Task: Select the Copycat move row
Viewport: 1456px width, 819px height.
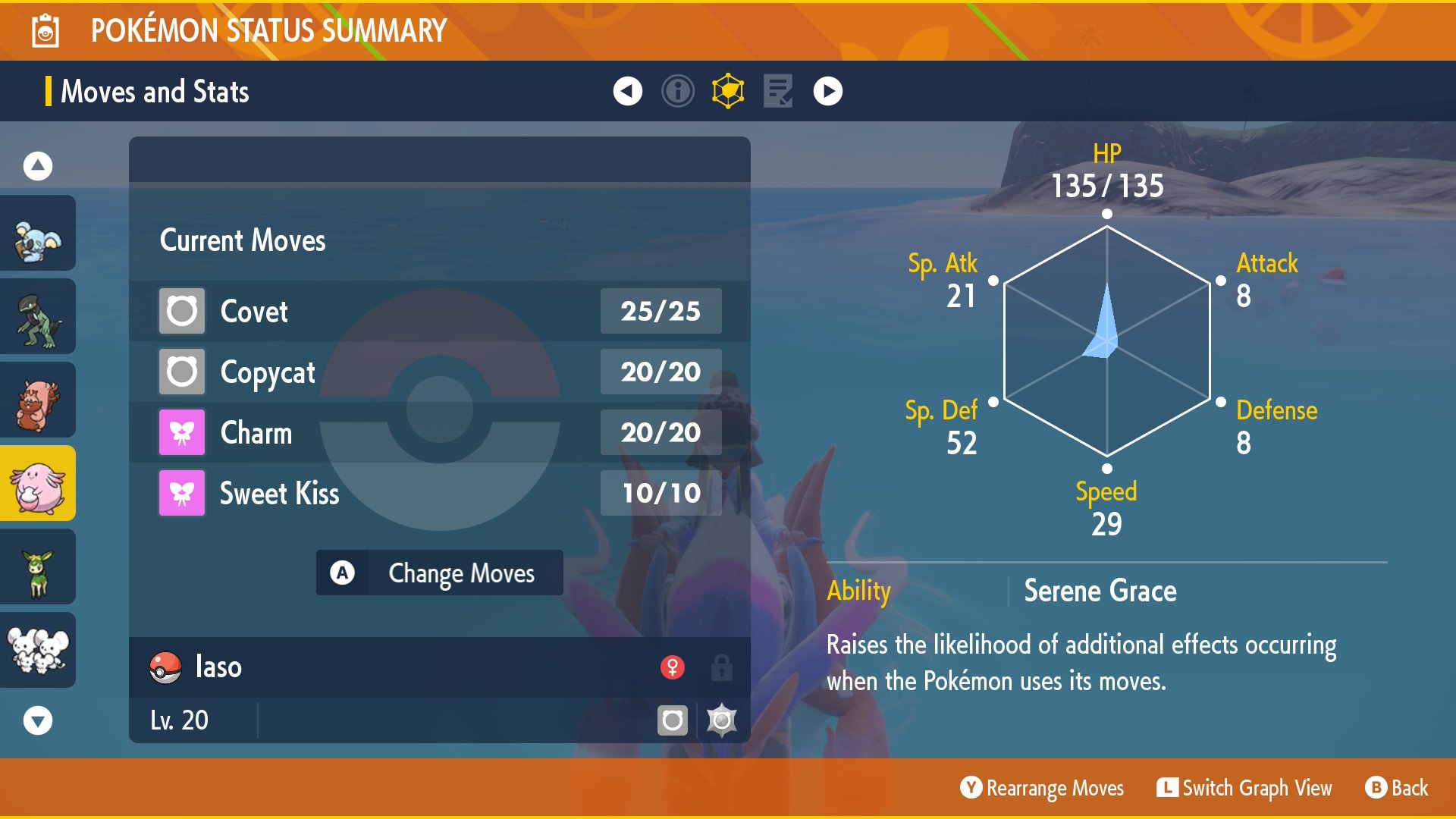Action: [440, 372]
